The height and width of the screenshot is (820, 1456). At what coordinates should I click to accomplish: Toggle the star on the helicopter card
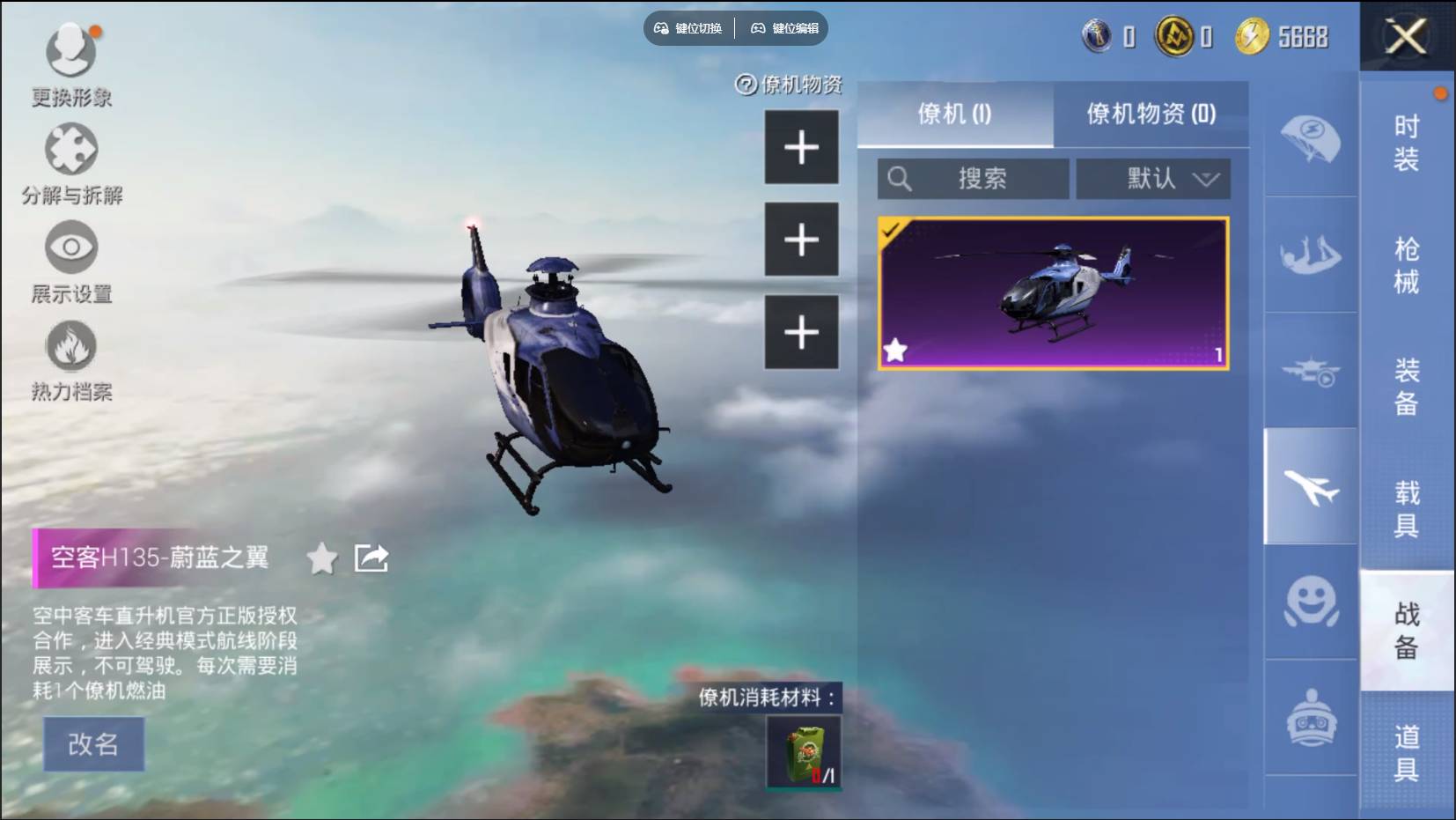(x=896, y=351)
